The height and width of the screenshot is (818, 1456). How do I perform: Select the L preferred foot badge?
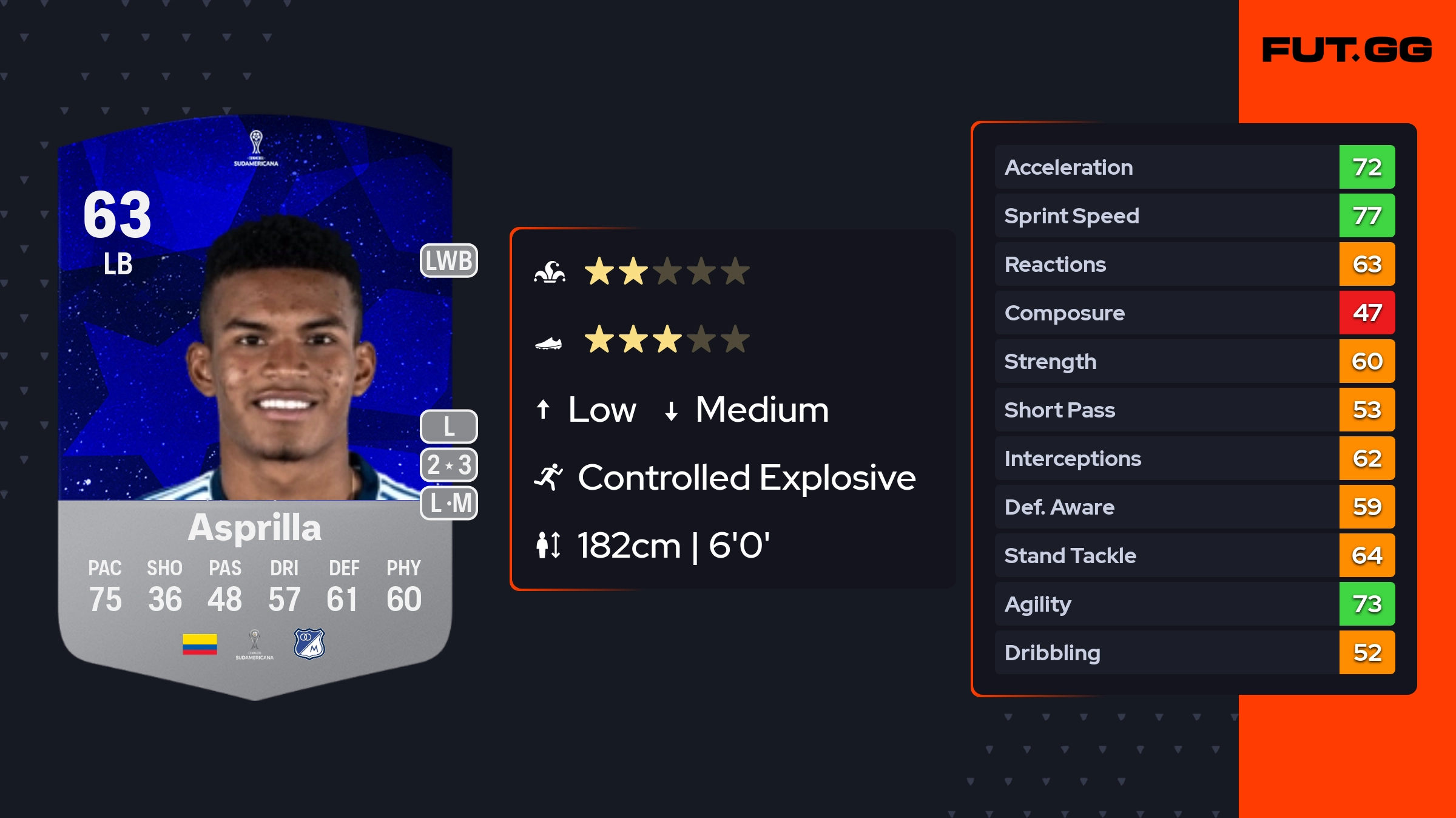[449, 427]
